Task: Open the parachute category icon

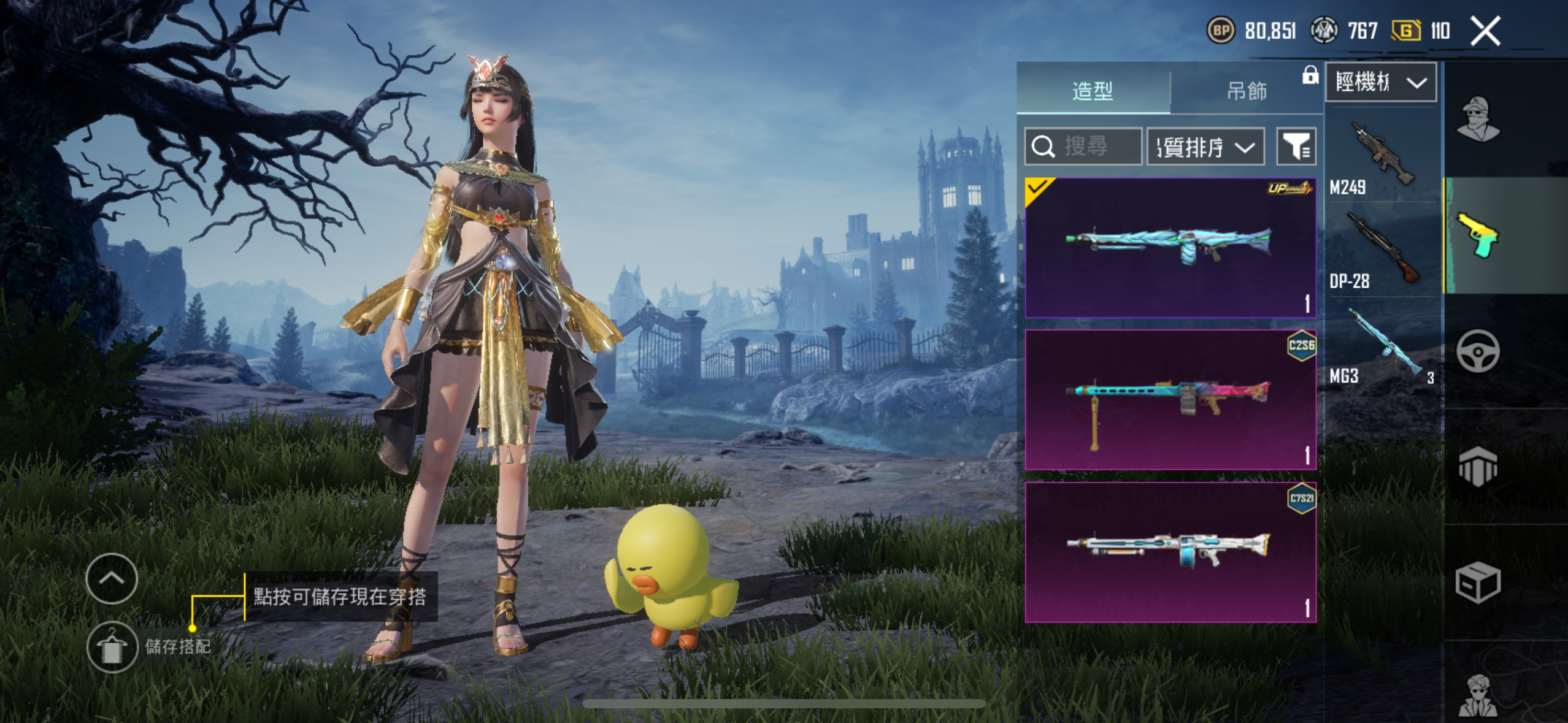Action: click(x=1478, y=466)
